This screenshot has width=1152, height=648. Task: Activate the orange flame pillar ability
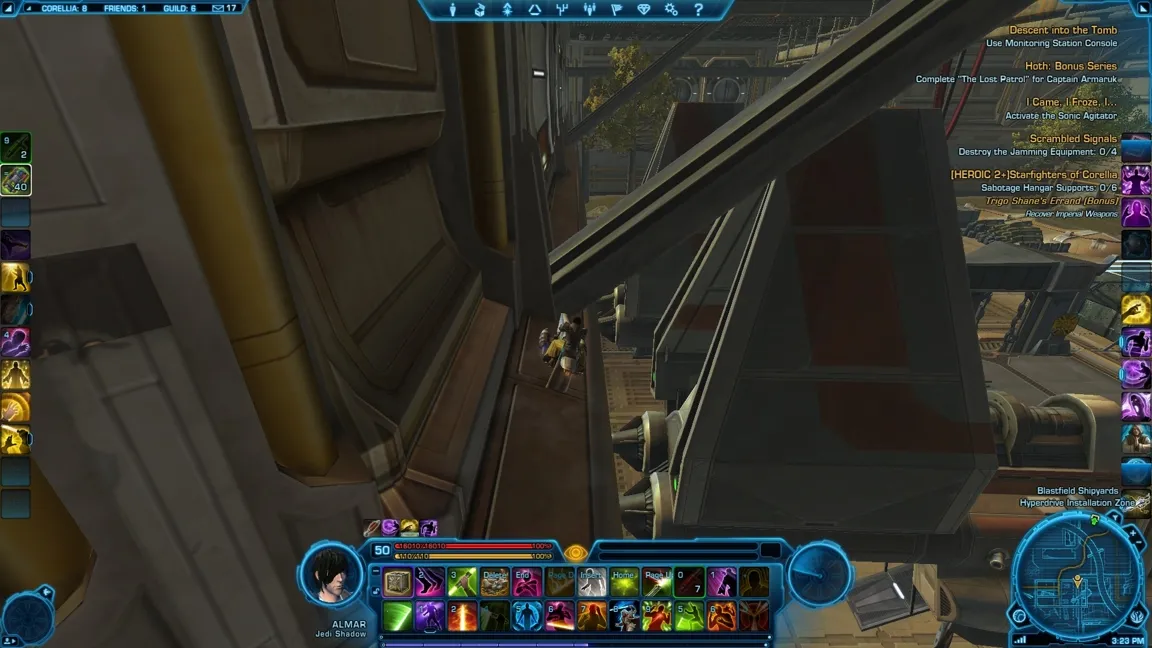pos(463,615)
